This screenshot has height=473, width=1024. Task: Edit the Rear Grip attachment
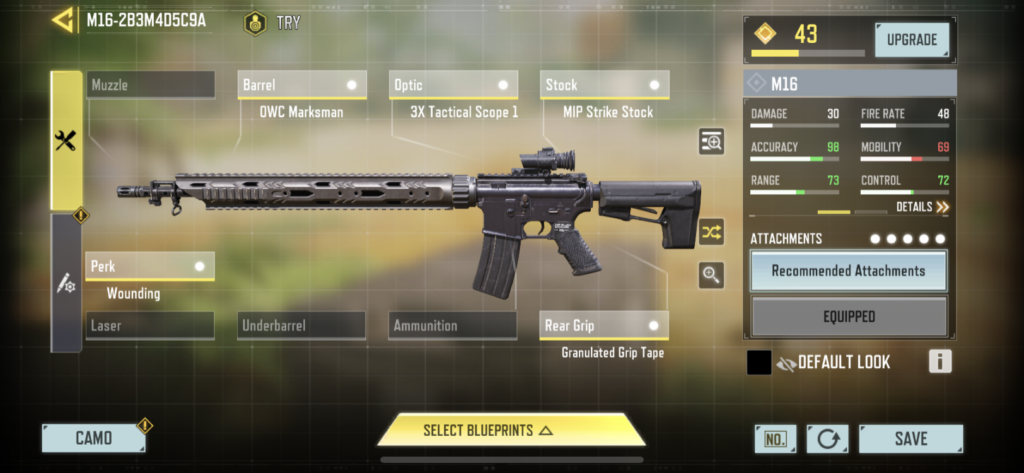604,325
